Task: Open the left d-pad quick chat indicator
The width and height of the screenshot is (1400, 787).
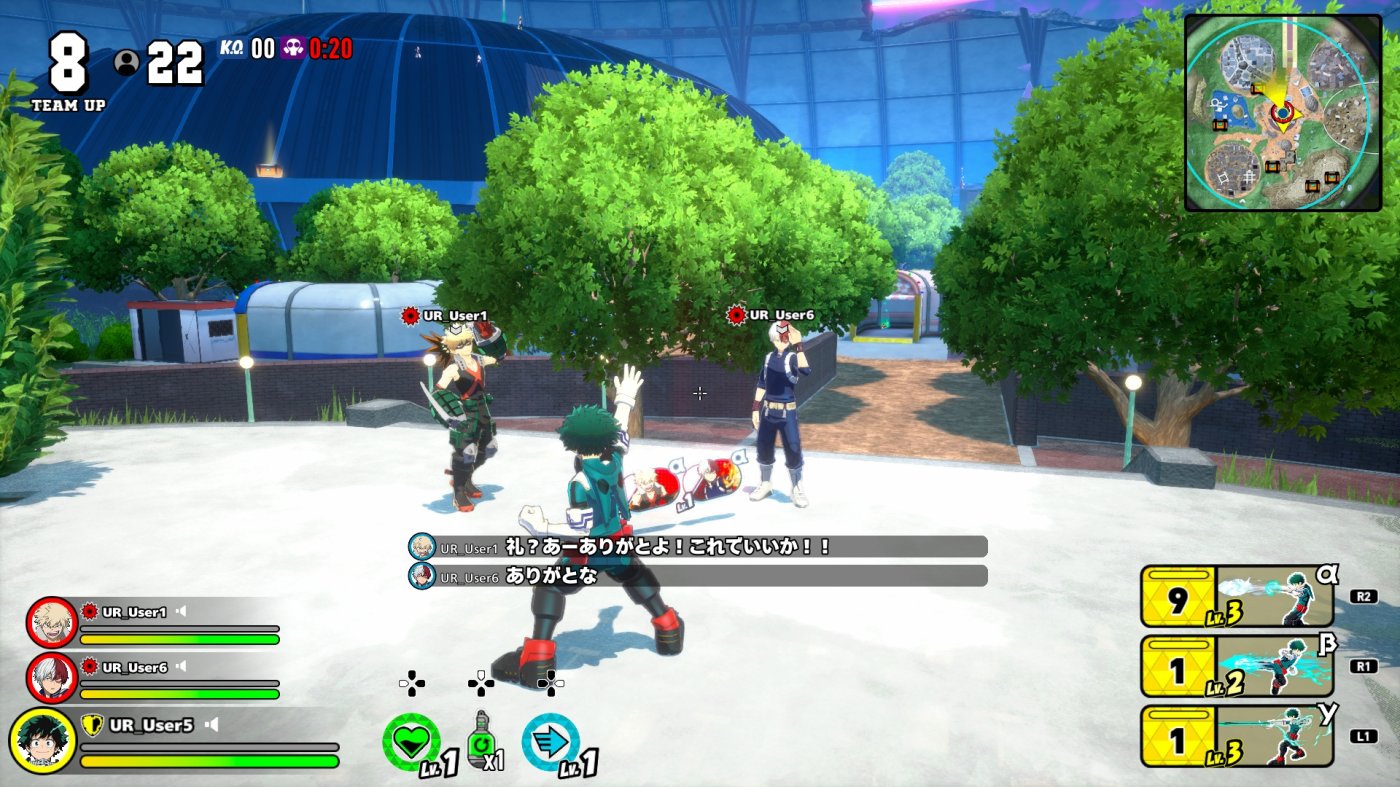Action: coord(412,681)
